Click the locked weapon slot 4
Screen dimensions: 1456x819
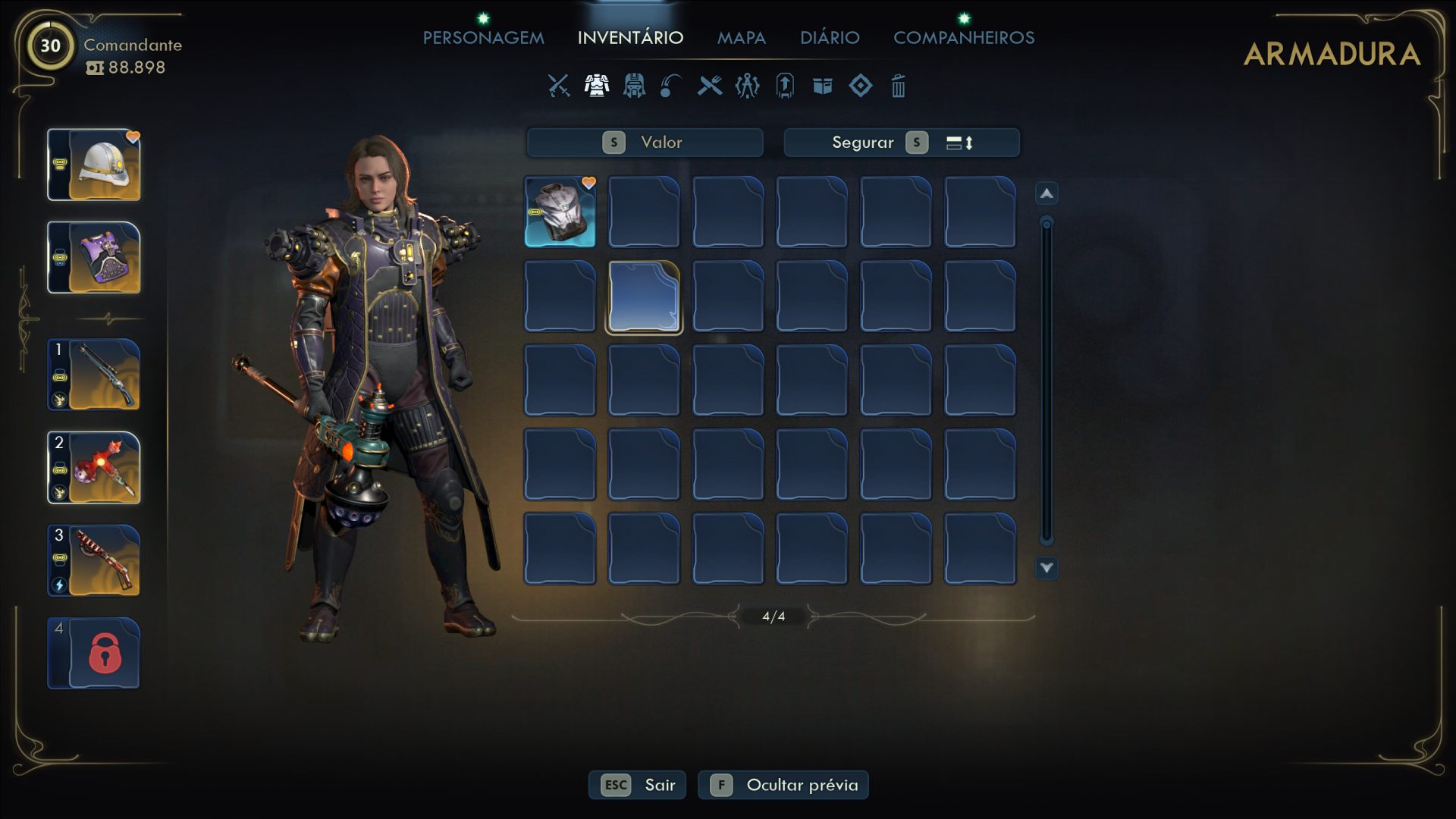pyautogui.click(x=94, y=654)
